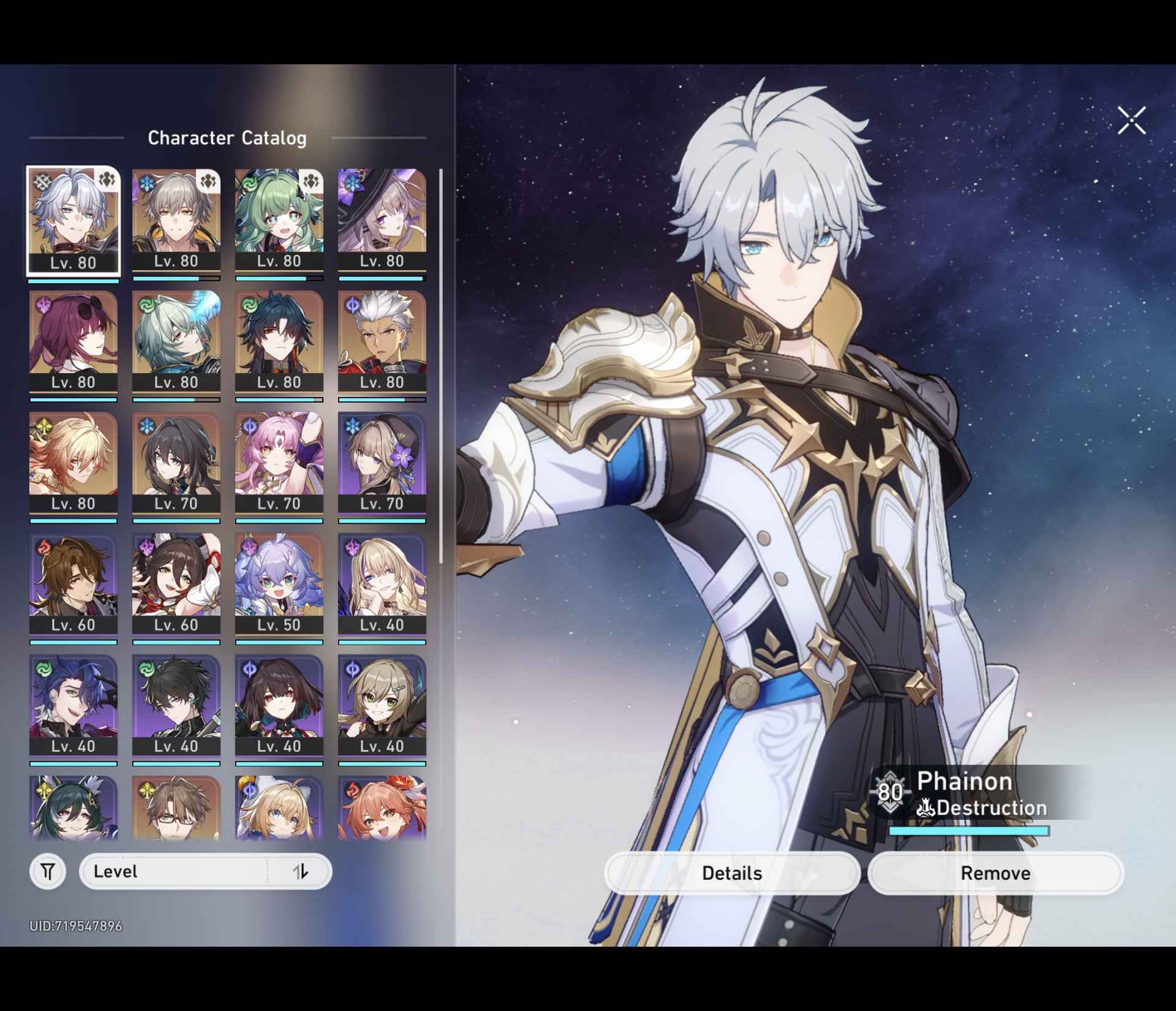This screenshot has width=1176, height=1011.
Task: Click the Details button
Action: (733, 873)
